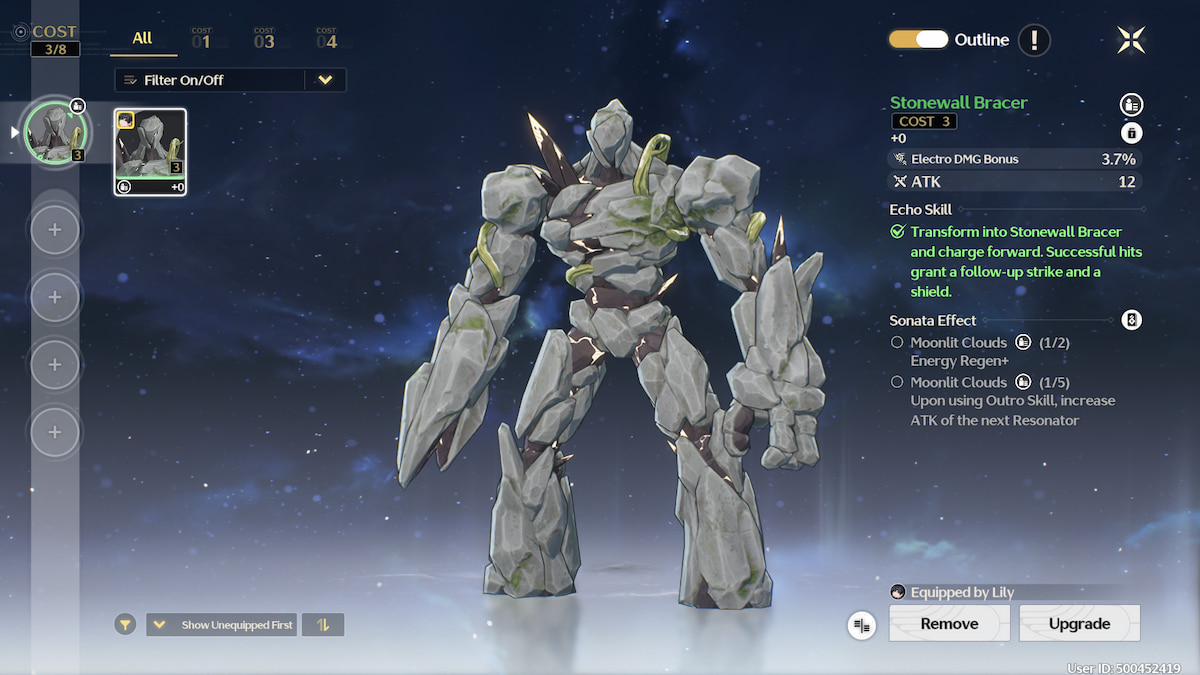
Task: Open the exclamation mark info button
Action: [1034, 40]
